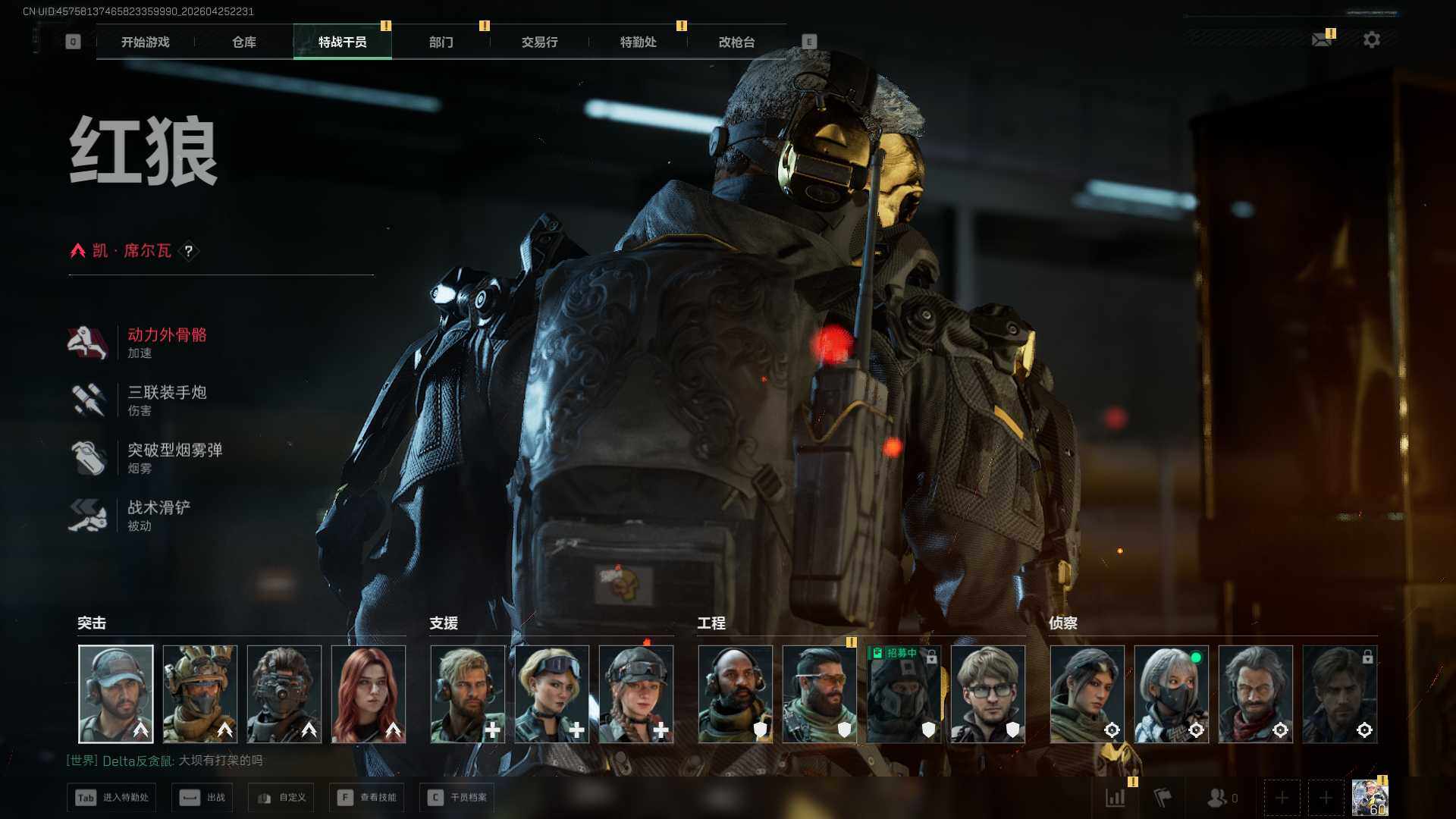Choose the engineer operator wearing glasses
Image resolution: width=1456 pixels, height=819 pixels.
pos(987,694)
